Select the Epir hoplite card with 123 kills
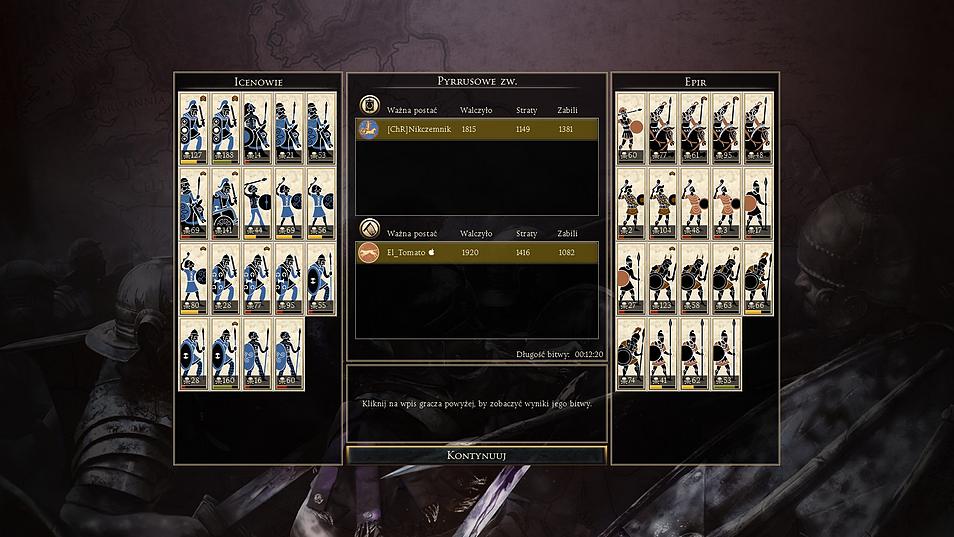 (x=662, y=278)
